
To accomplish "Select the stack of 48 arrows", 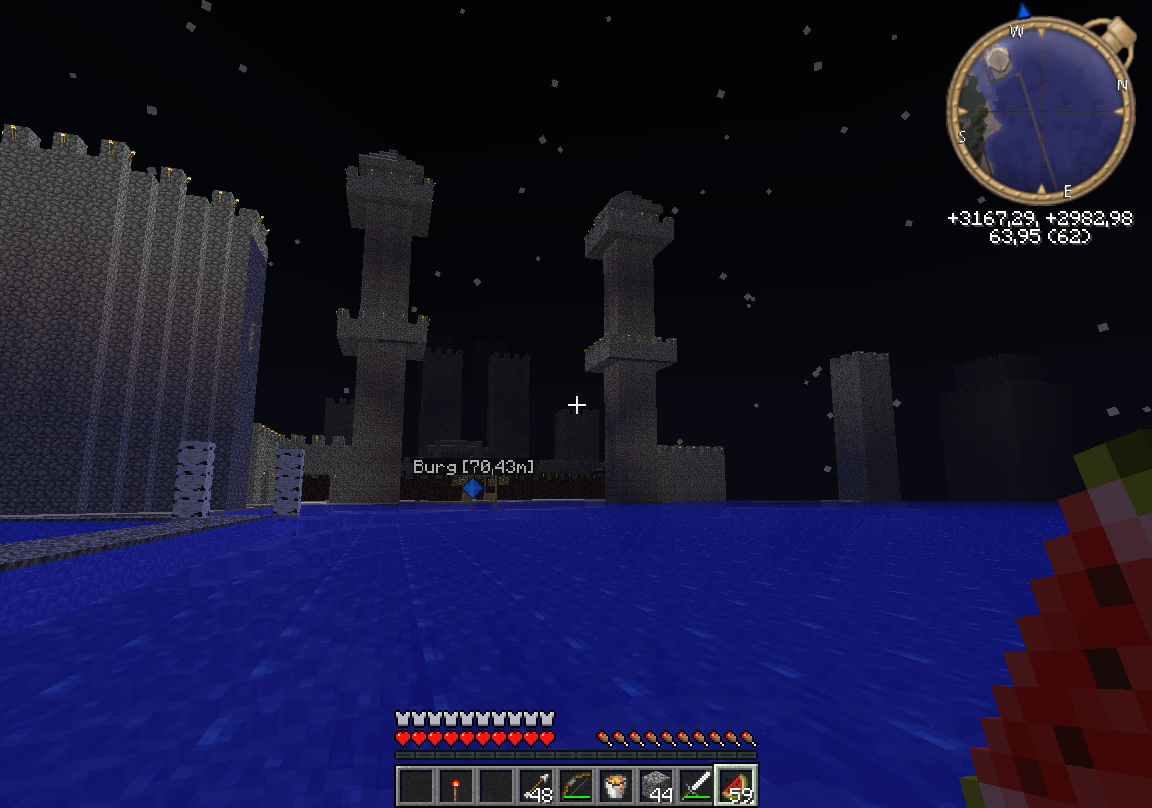I will (x=536, y=785).
